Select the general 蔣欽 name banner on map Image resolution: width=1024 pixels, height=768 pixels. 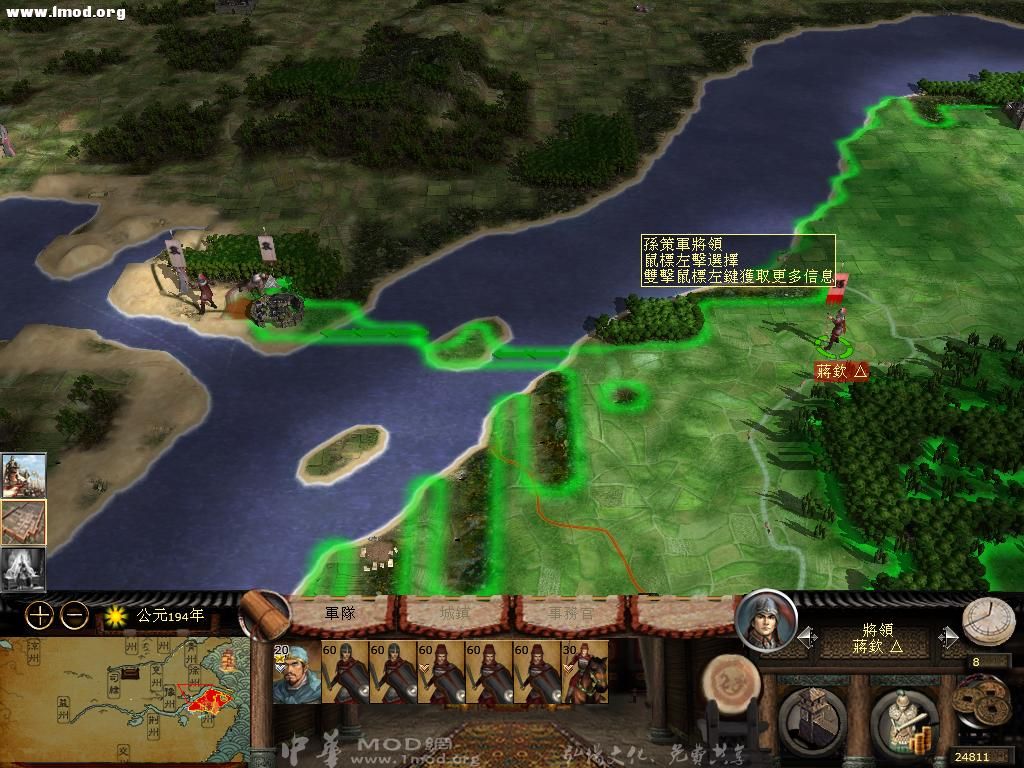click(841, 370)
